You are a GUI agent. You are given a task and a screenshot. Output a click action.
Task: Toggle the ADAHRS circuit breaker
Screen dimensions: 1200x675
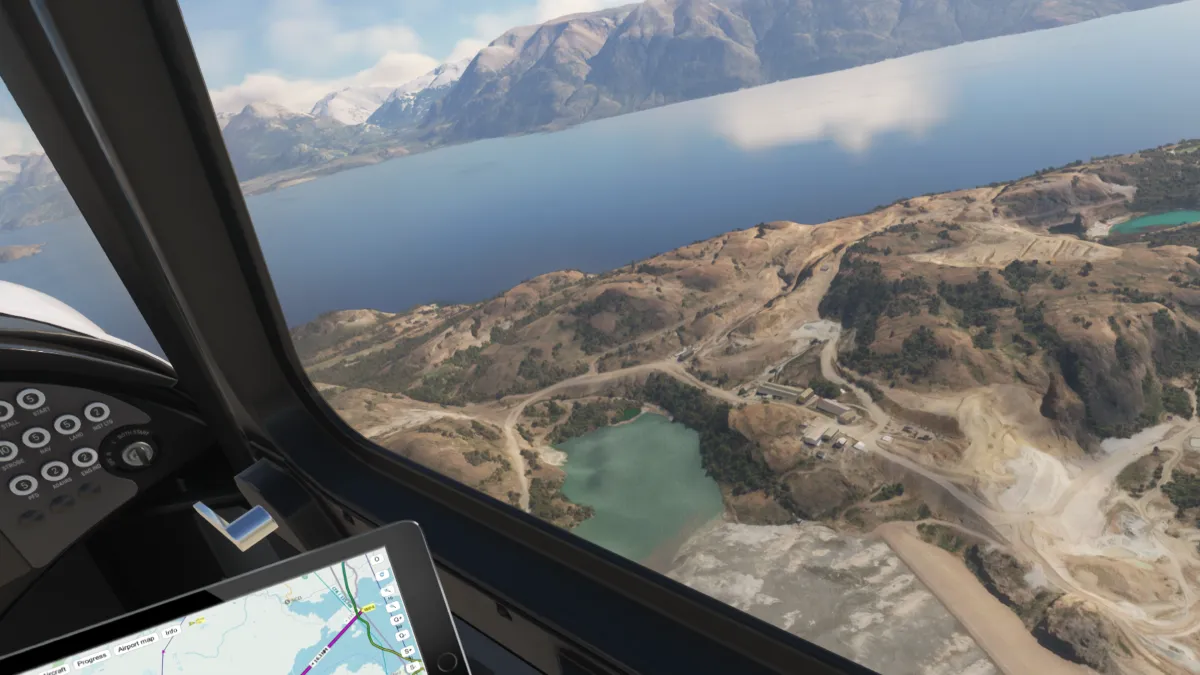click(55, 471)
